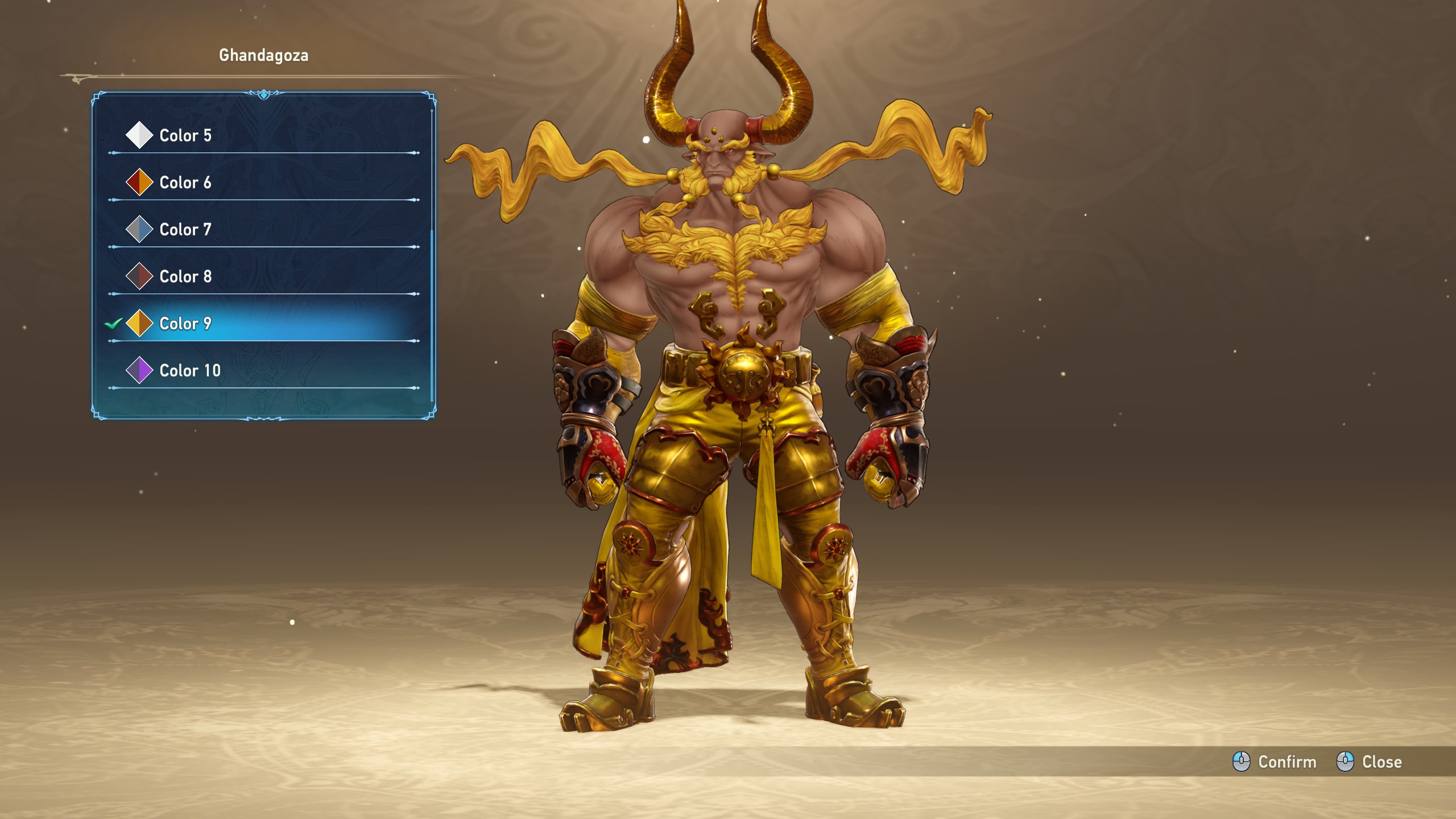1456x819 pixels.
Task: Apply the Color 8 dark brown palette
Action: tap(185, 277)
